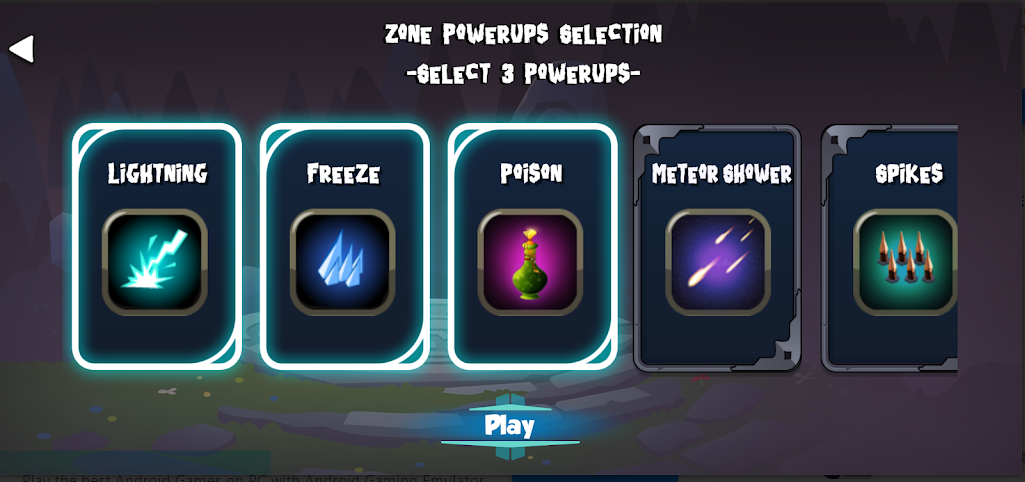Choose the Meteor Shower powerup card
The height and width of the screenshot is (482, 1025).
point(718,248)
